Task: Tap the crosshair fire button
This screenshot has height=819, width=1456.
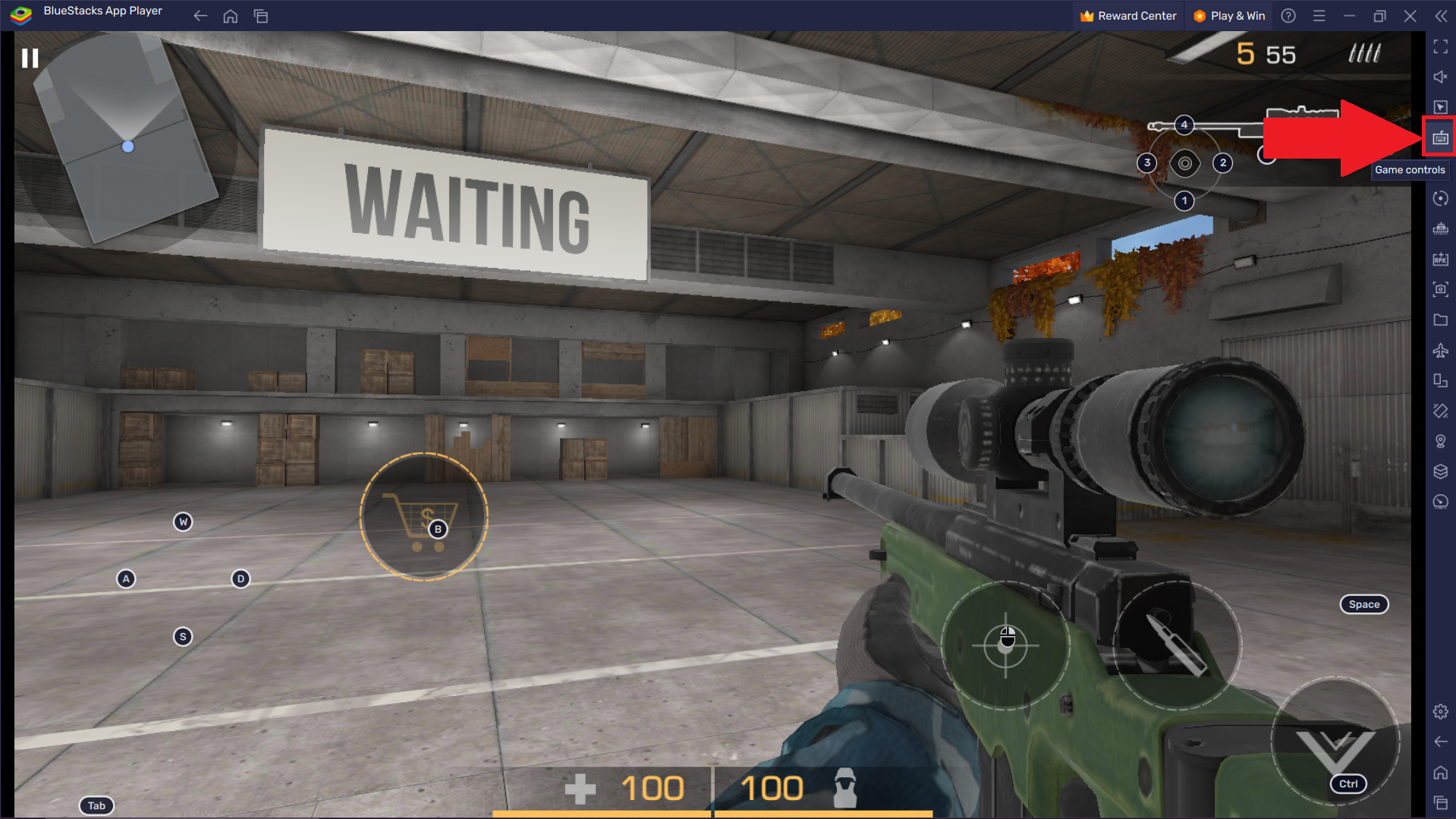Action: 1006,644
